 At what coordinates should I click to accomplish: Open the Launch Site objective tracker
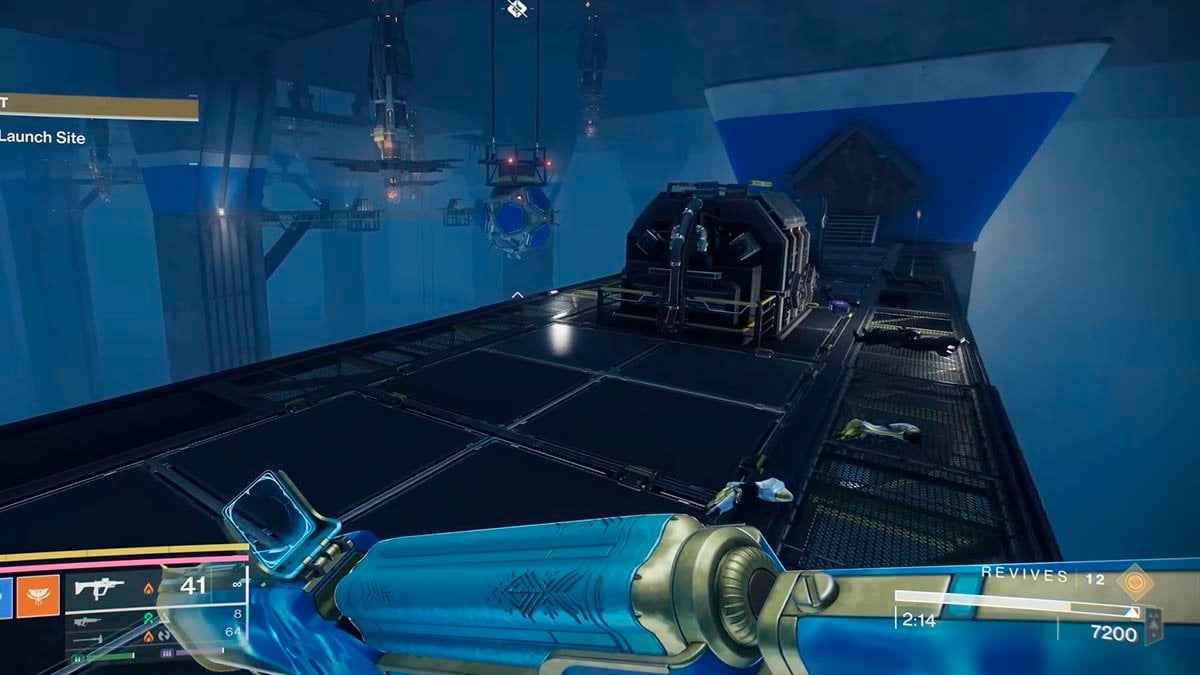(x=45, y=137)
